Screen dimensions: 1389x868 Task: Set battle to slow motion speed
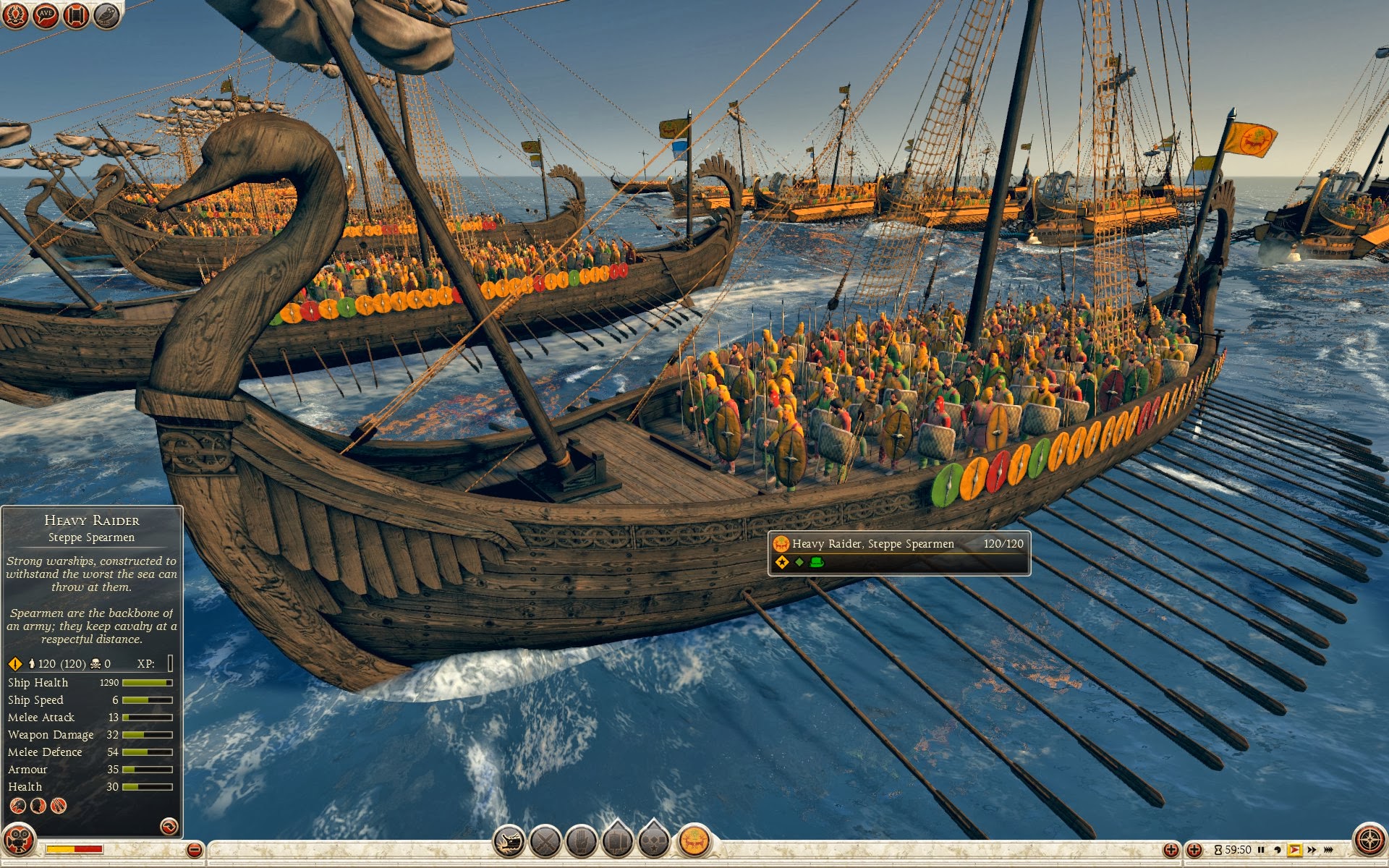(1278, 850)
